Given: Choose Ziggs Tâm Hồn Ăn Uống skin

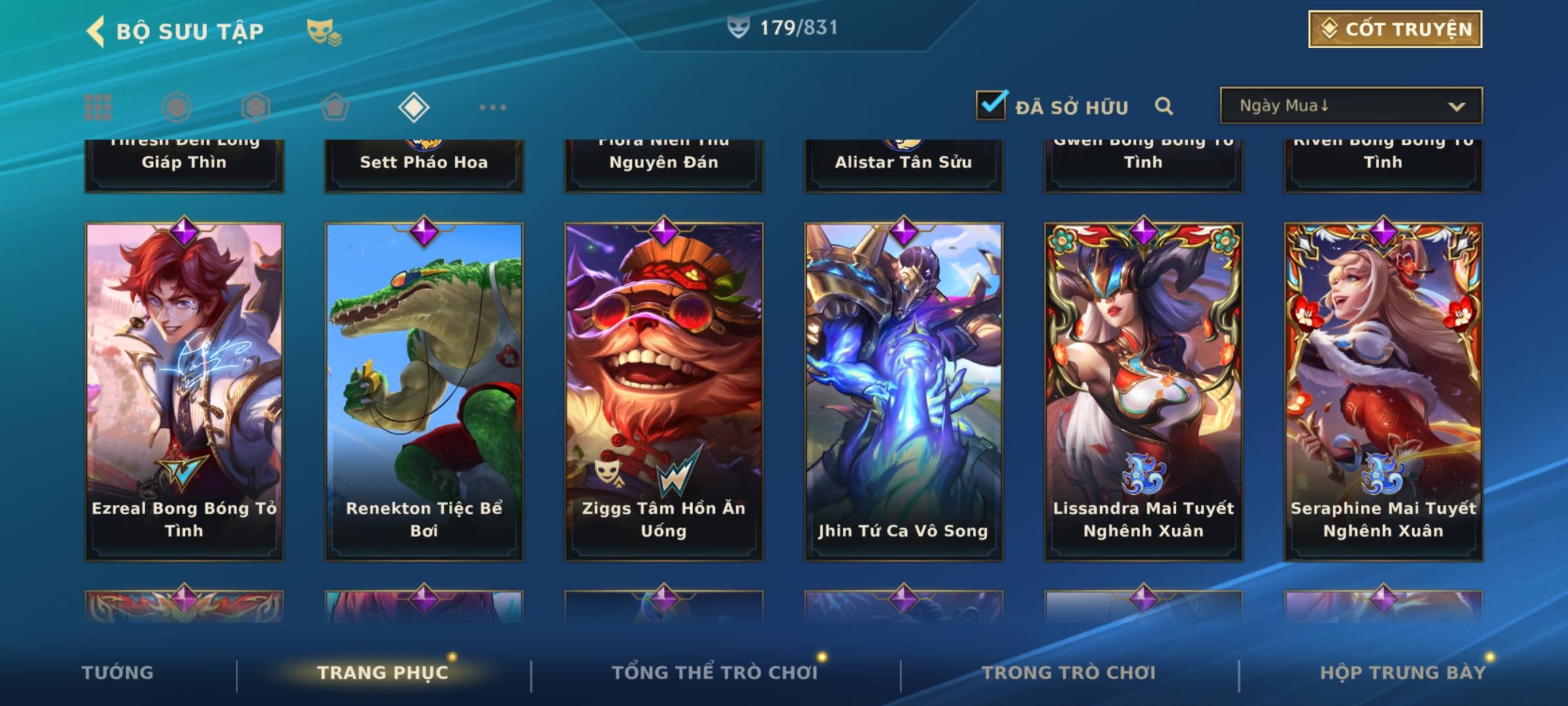Looking at the screenshot, I should point(664,391).
